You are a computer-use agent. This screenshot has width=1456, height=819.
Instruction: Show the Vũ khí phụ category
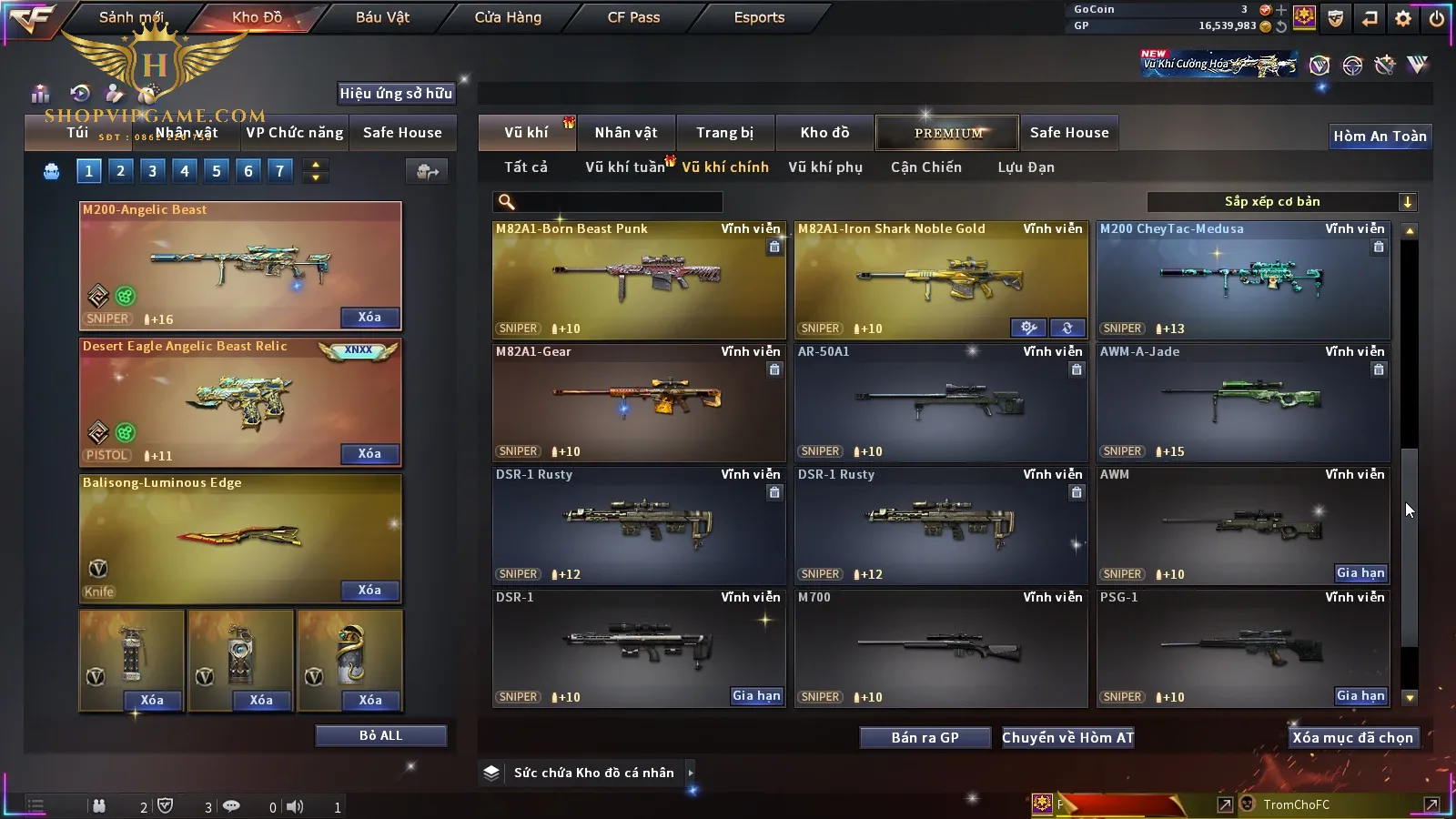pos(825,167)
